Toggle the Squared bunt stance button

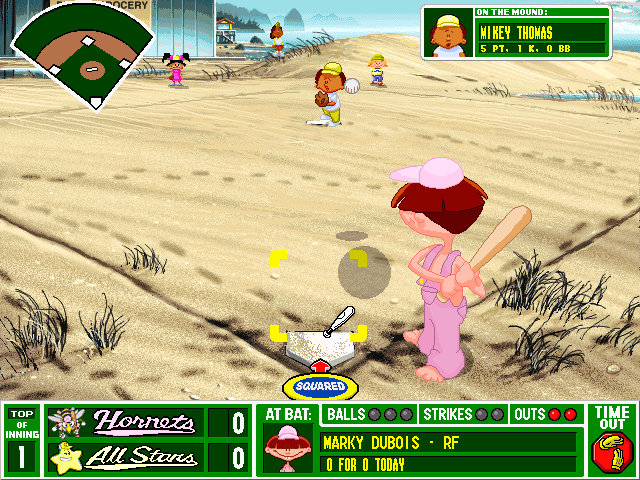tap(320, 386)
